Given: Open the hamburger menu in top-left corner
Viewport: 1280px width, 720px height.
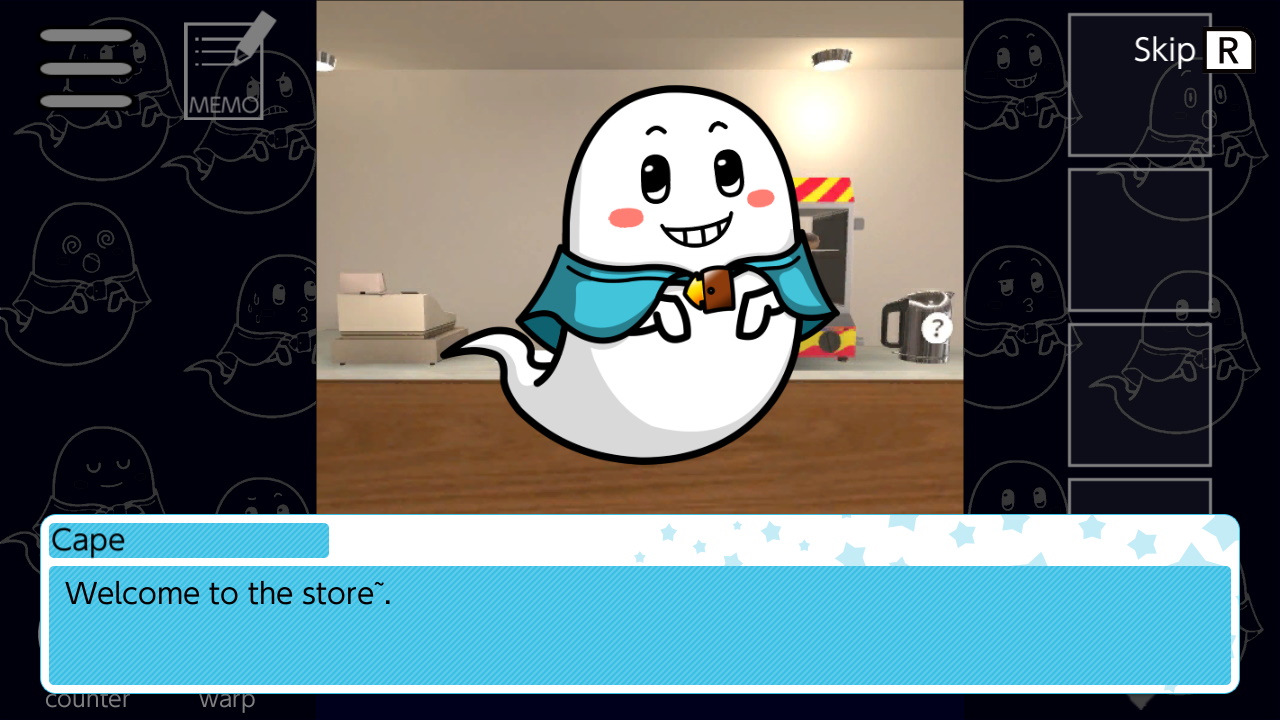Looking at the screenshot, I should click(85, 68).
